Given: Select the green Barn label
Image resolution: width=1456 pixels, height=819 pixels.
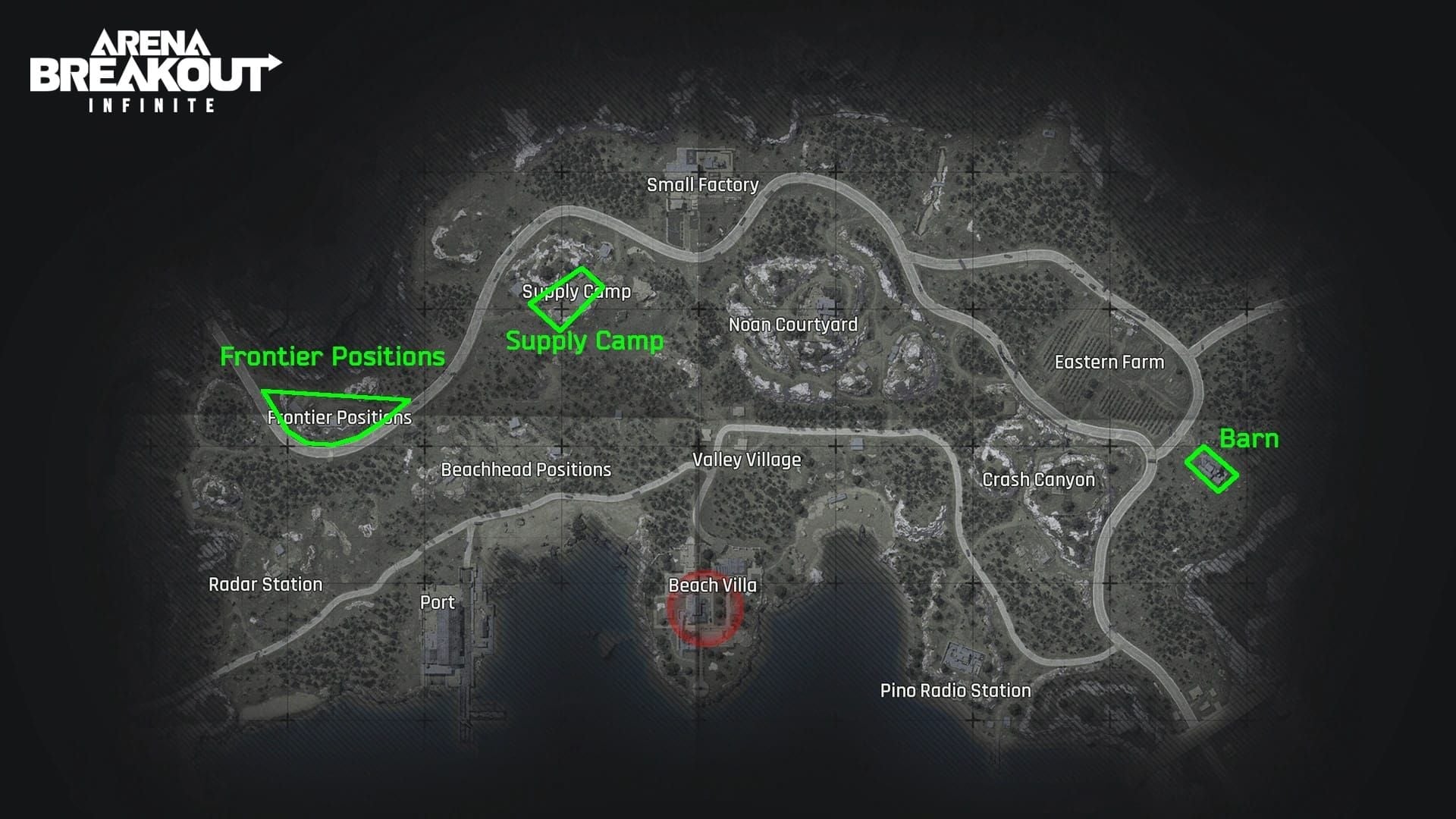Looking at the screenshot, I should 1248,439.
